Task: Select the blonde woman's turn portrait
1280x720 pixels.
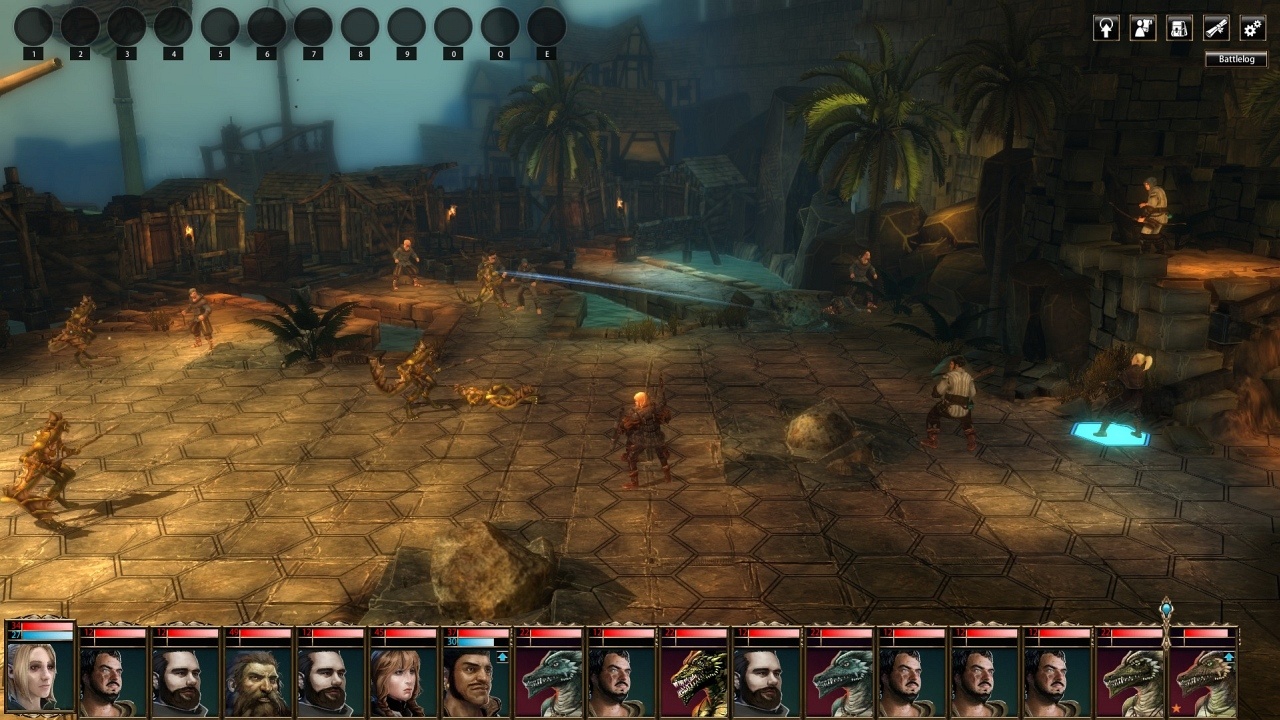Action: 40,675
